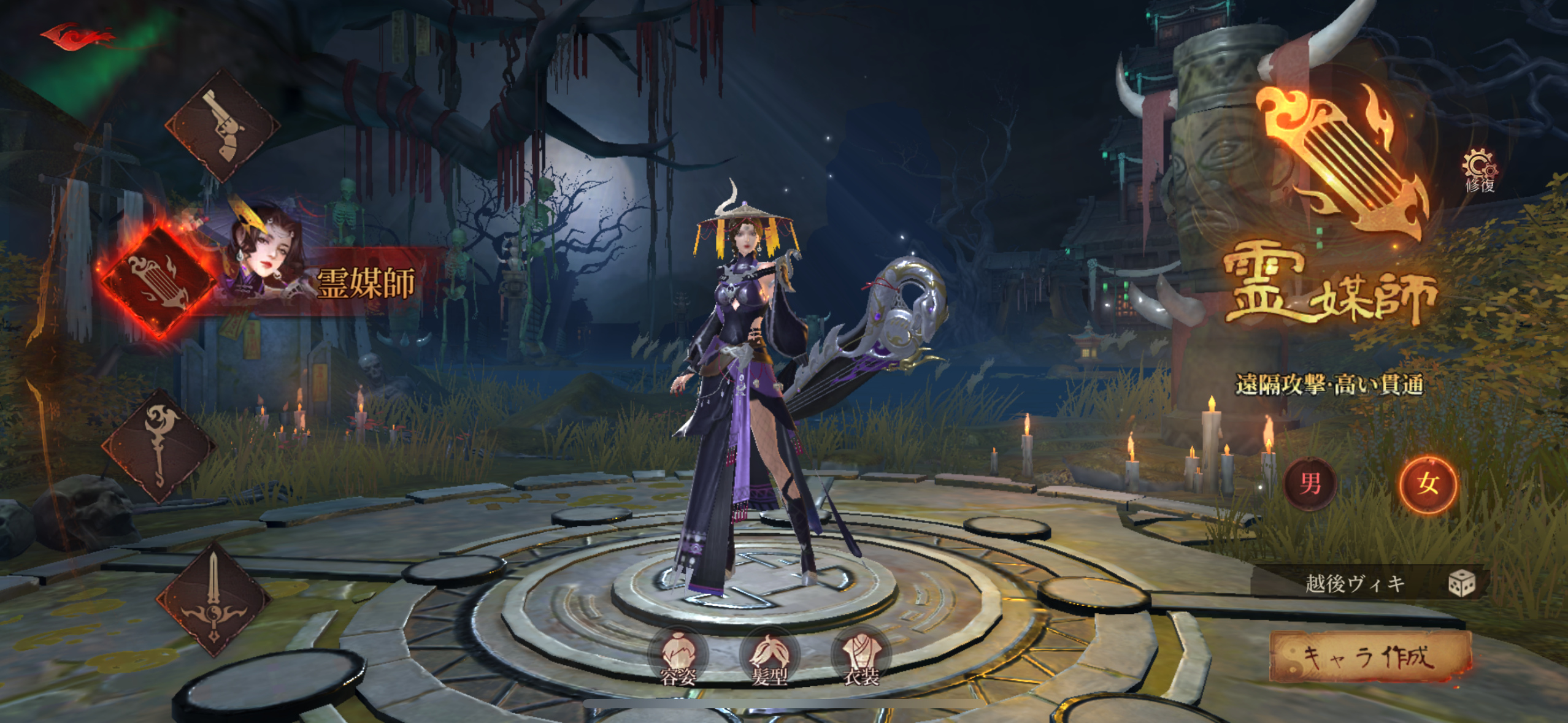
Task: Edit the character name field 越後ヴィキ
Action: click(1355, 584)
